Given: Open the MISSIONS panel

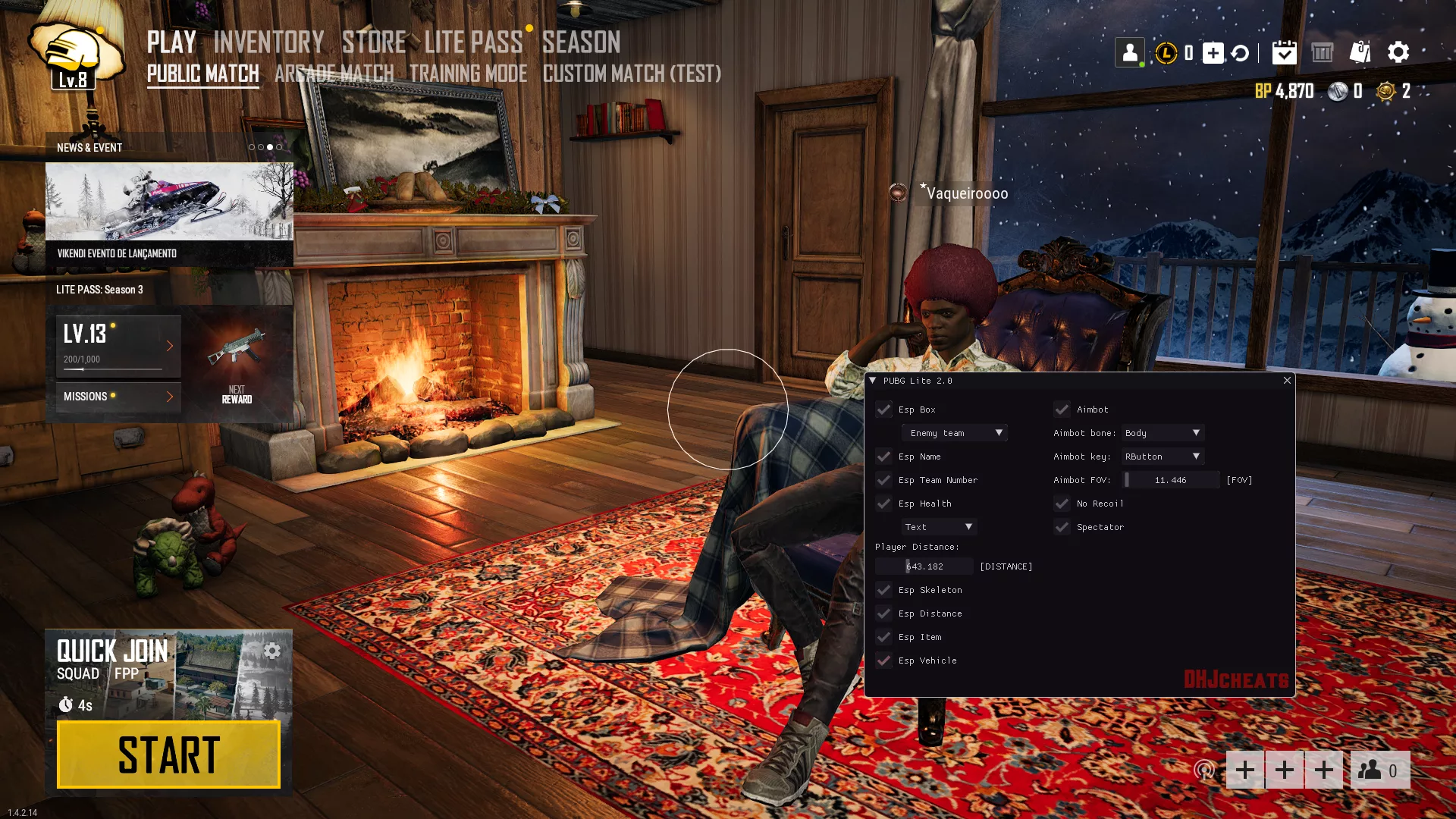Looking at the screenshot, I should point(118,397).
